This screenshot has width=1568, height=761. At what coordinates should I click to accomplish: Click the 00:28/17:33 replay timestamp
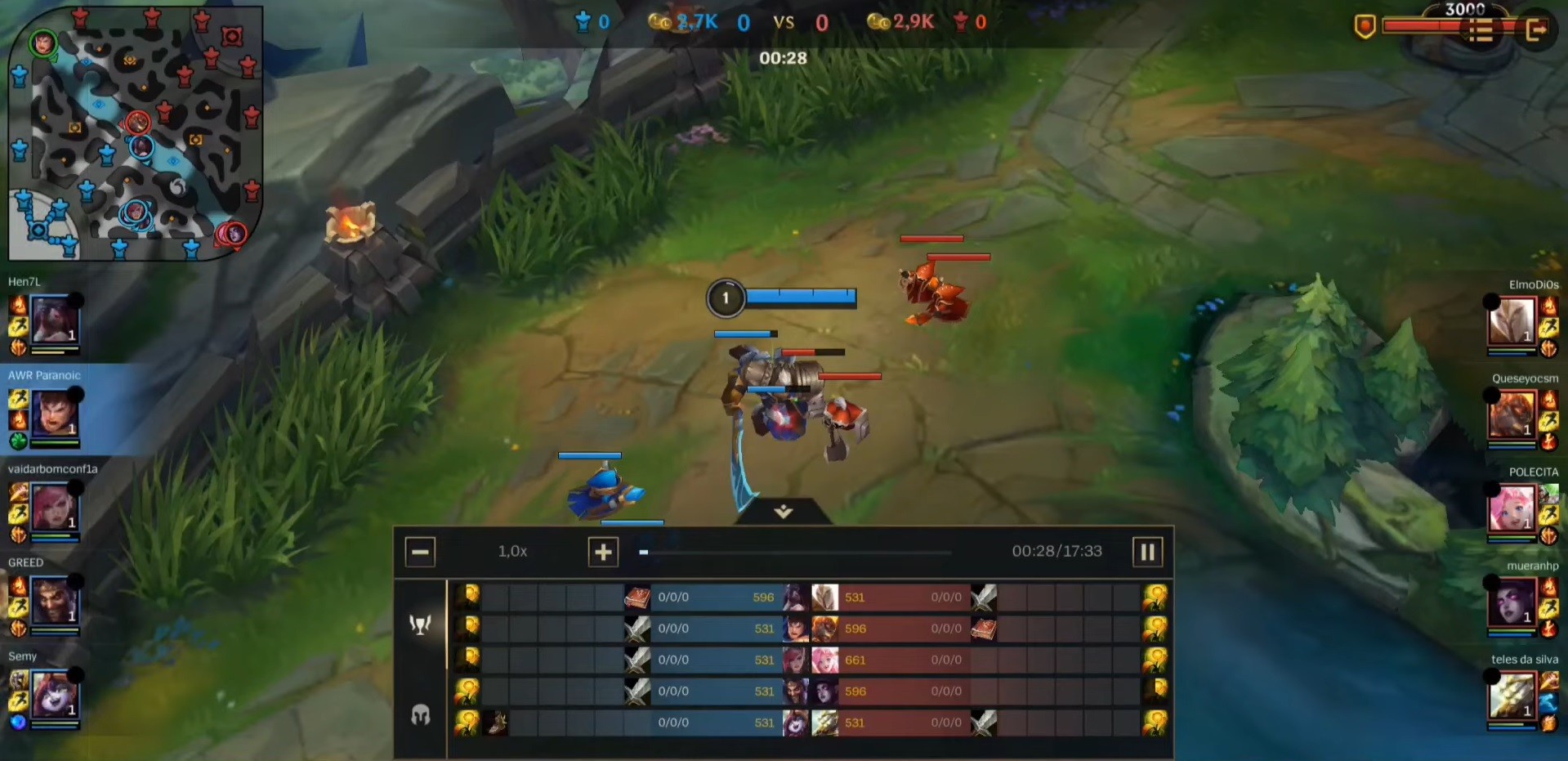tap(1057, 552)
